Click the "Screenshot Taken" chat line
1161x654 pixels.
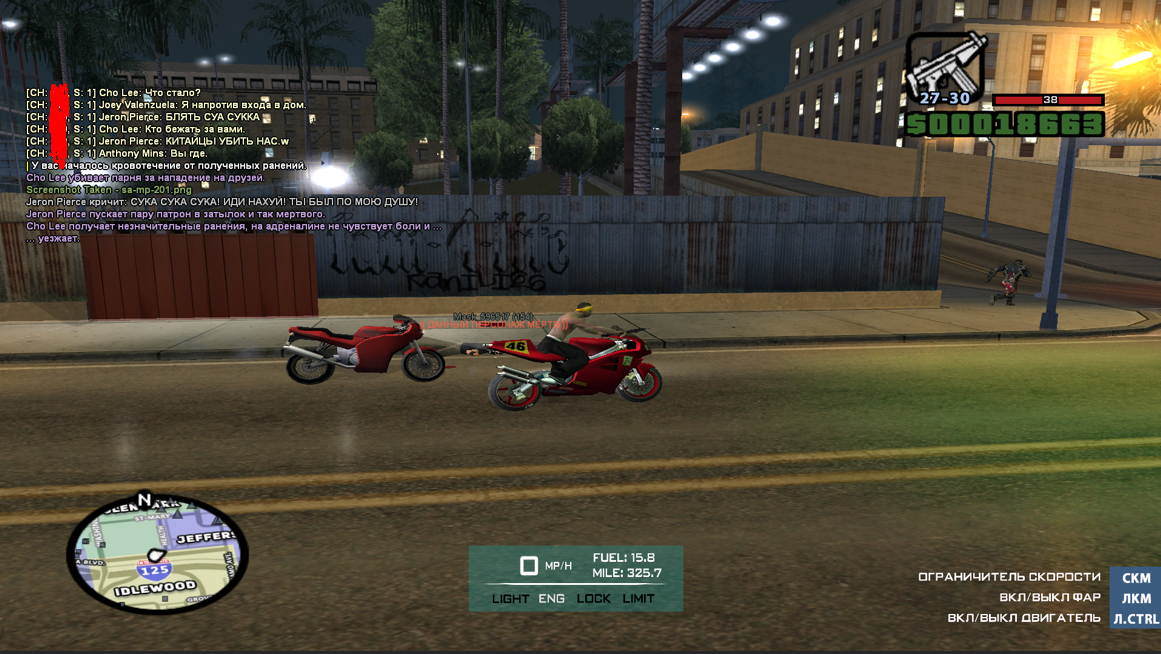[x=109, y=190]
